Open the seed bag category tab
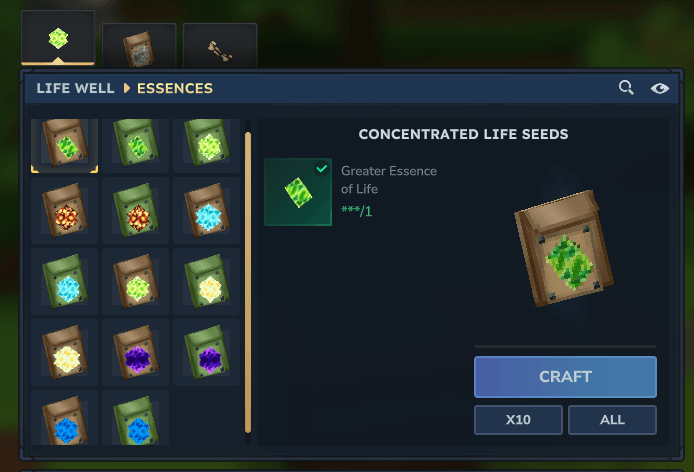Viewport: 694px width, 472px height. 139,46
